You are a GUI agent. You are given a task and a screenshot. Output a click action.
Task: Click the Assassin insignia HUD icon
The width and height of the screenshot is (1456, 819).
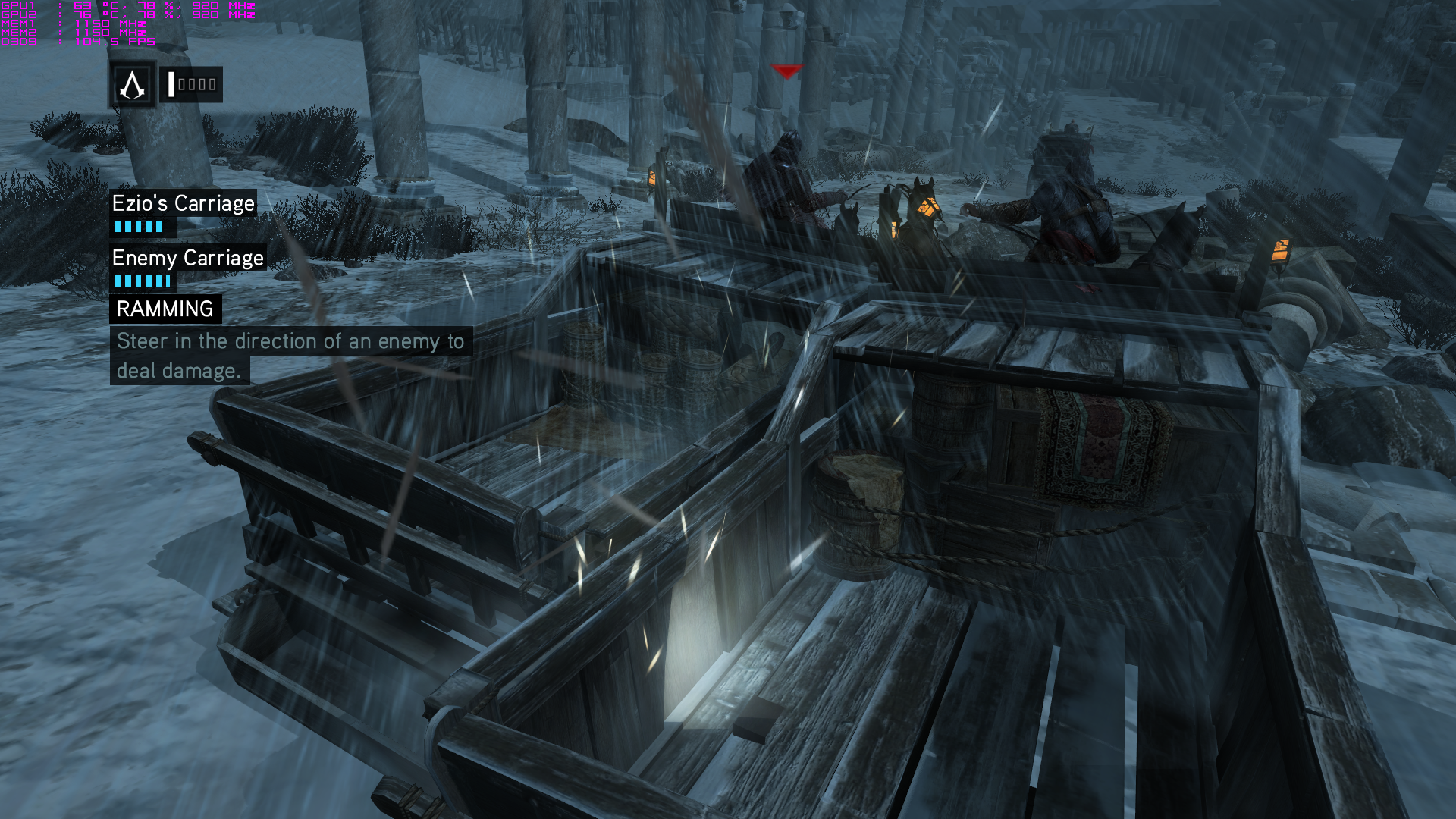coord(133,85)
